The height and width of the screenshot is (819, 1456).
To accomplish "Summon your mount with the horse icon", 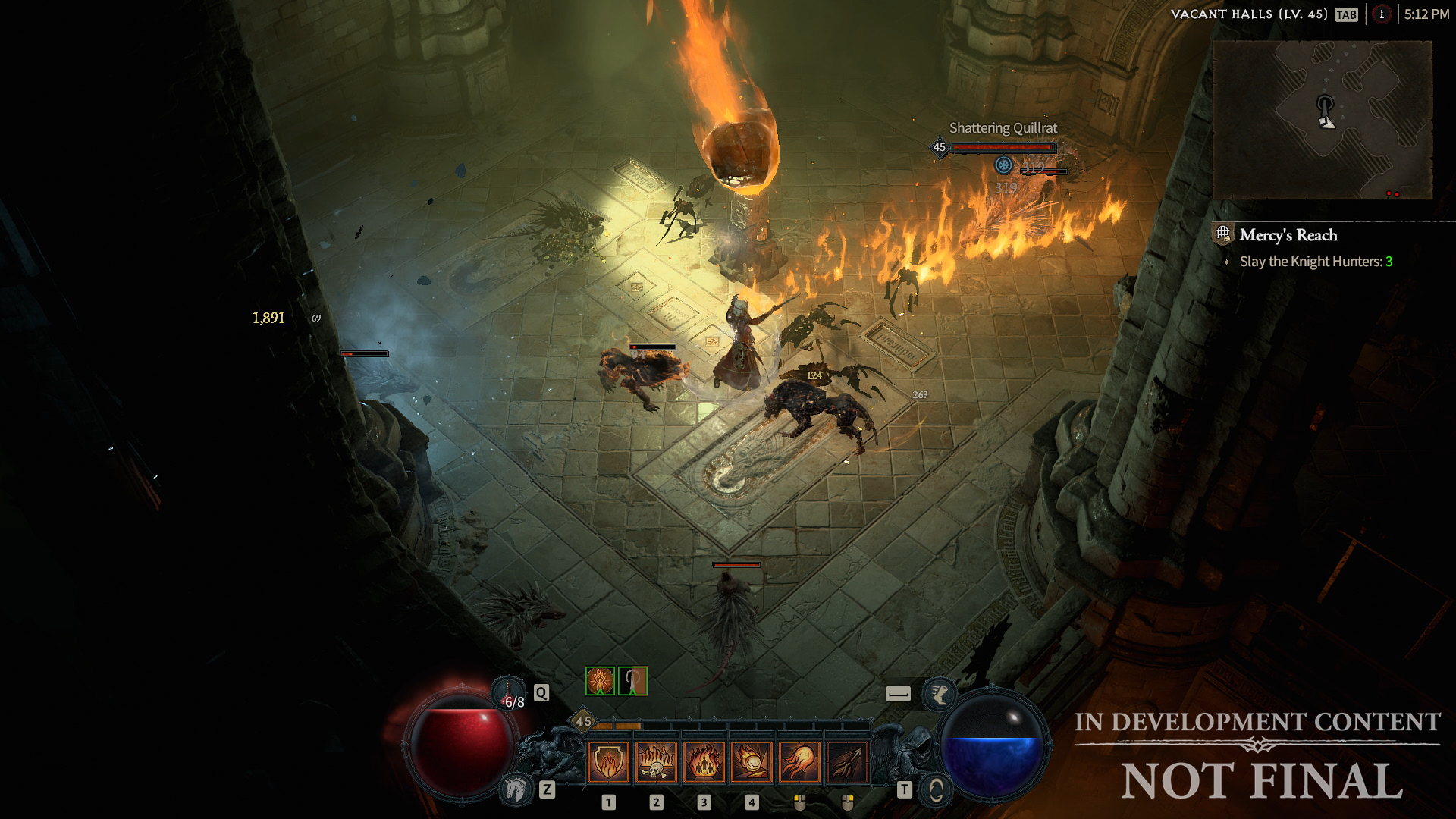I will coord(517,791).
